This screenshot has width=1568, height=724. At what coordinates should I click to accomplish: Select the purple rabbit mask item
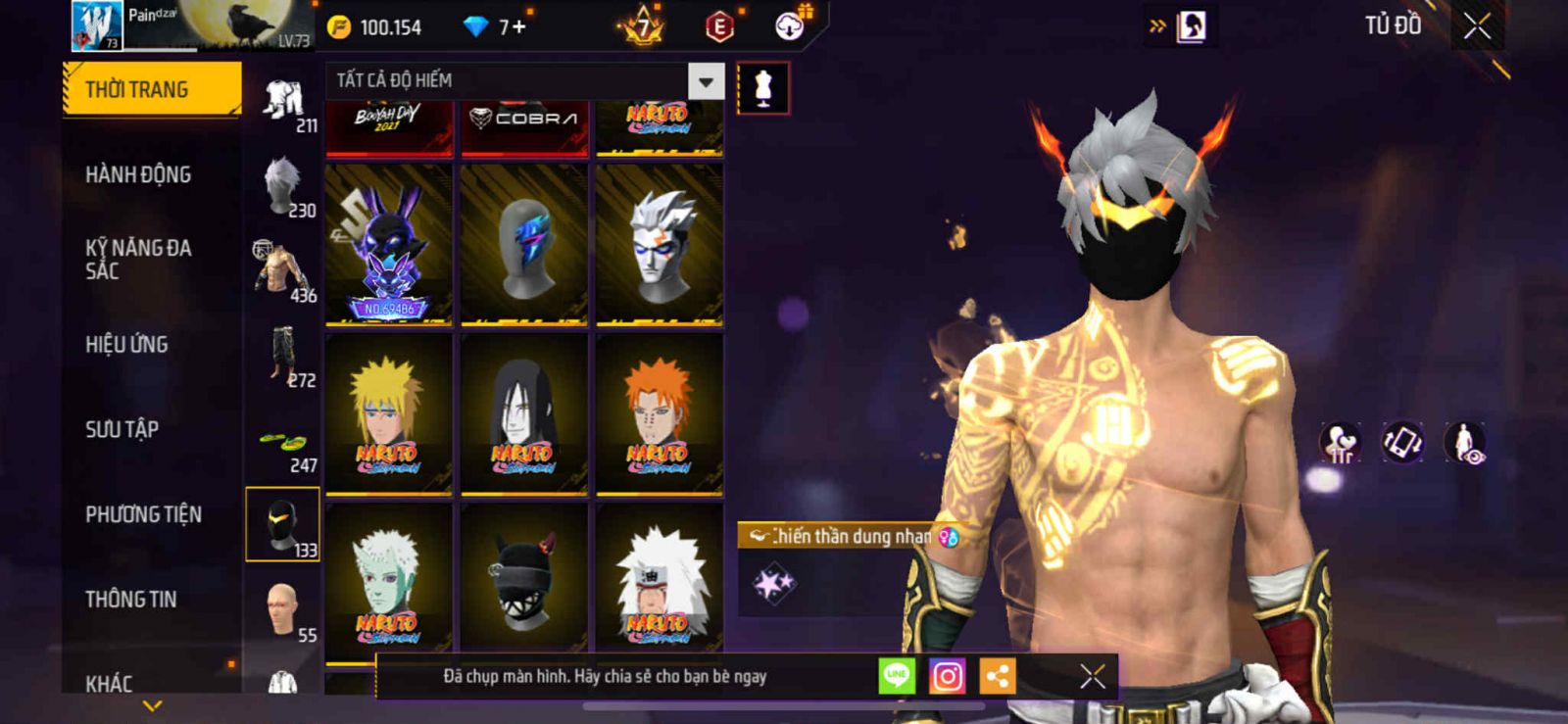pos(389,244)
